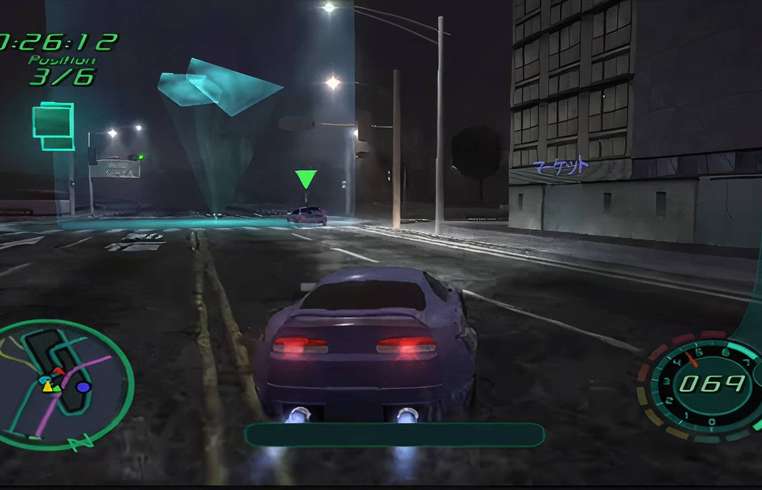
Task: Click the blue dot on the minimap
Action: point(84,387)
